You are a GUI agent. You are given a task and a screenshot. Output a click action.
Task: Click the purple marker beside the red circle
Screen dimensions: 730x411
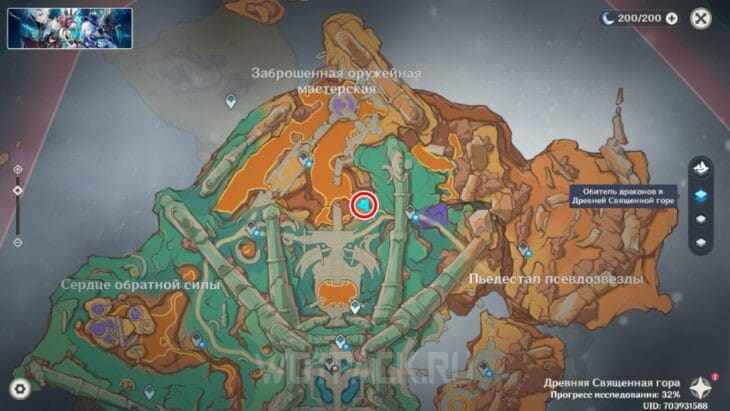tap(432, 216)
